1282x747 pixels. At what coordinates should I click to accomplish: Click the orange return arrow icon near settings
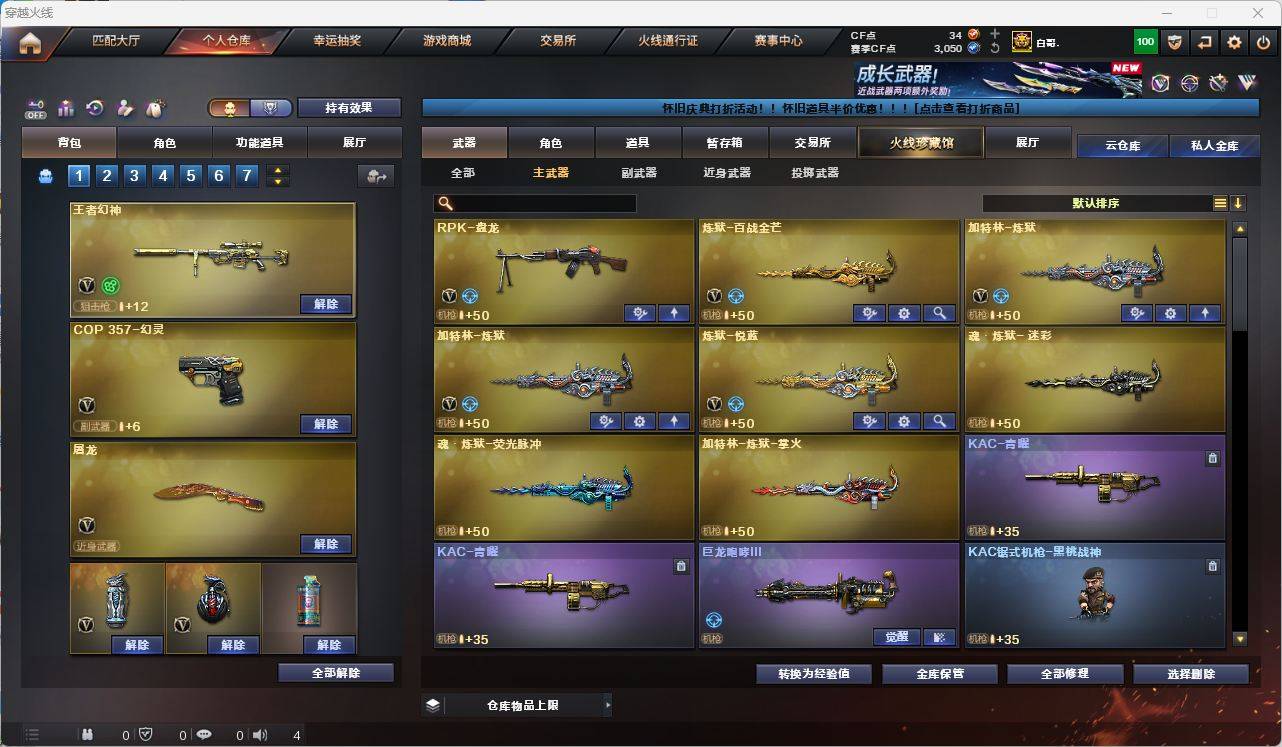[1204, 42]
